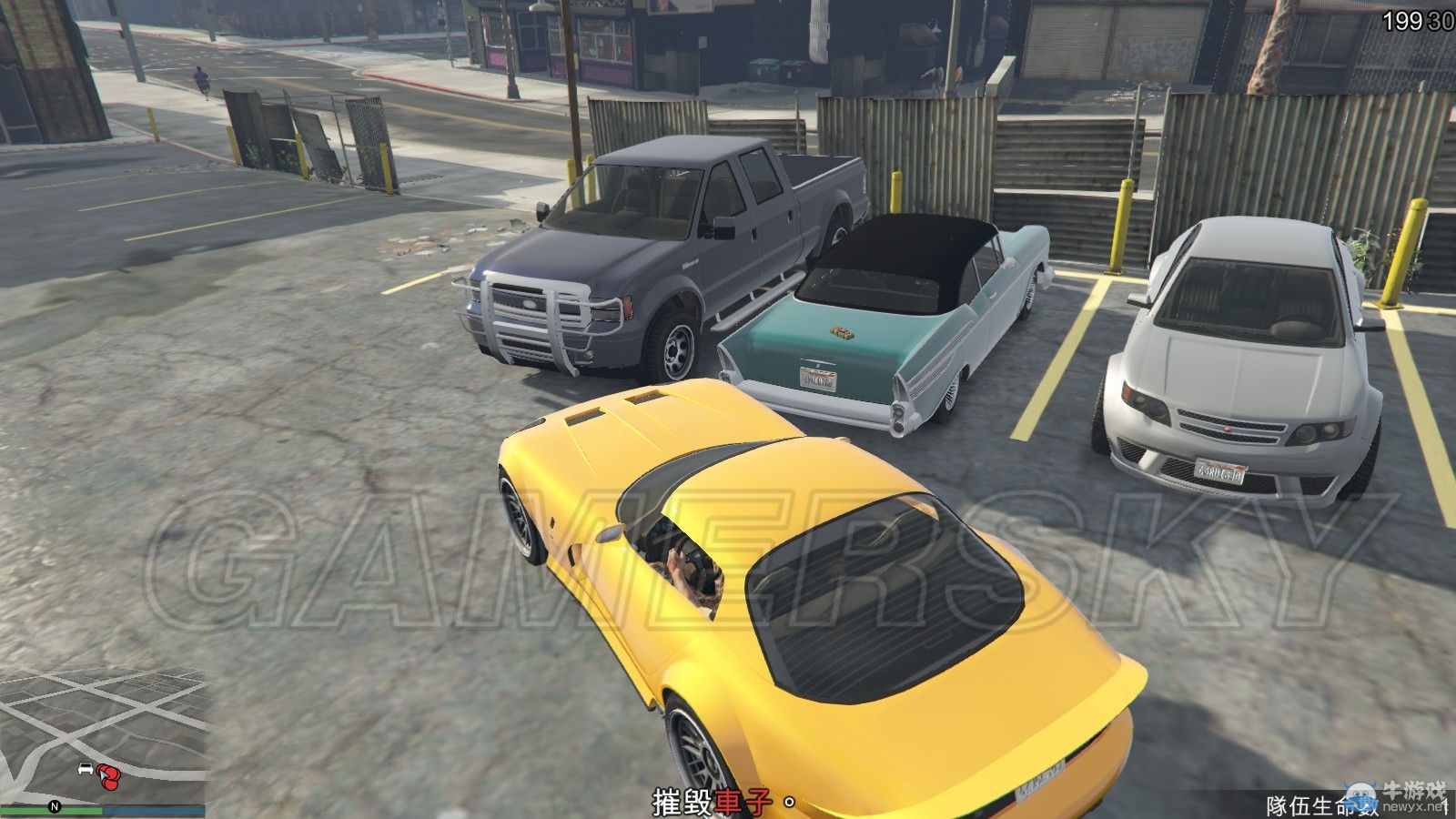Image resolution: width=1456 pixels, height=819 pixels.
Task: Click the 牛游戏 watermark logo
Action: 1414,789
